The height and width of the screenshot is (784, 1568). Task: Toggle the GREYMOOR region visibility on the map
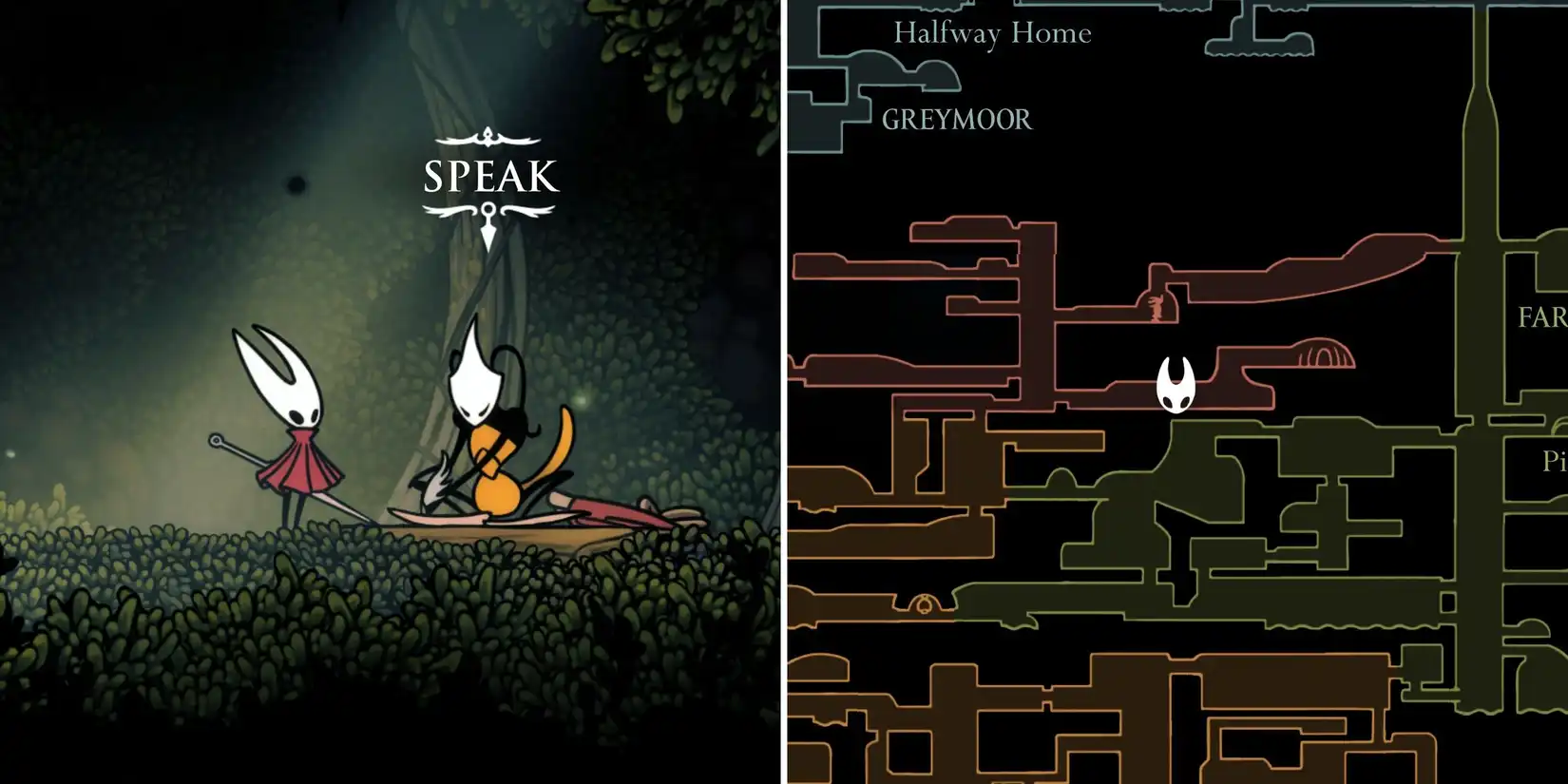click(x=956, y=121)
